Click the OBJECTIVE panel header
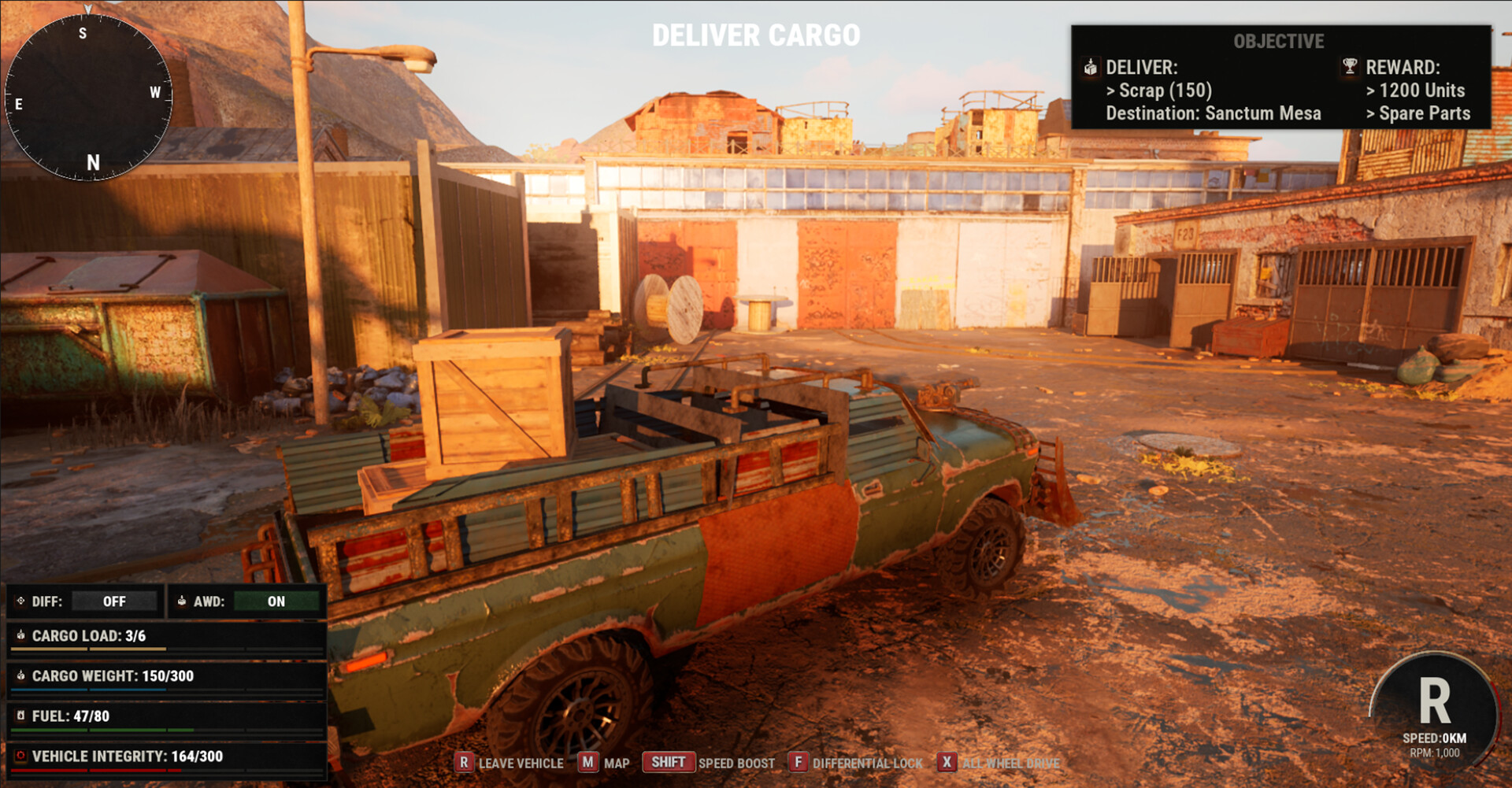The width and height of the screenshot is (1512, 788). tap(1280, 42)
